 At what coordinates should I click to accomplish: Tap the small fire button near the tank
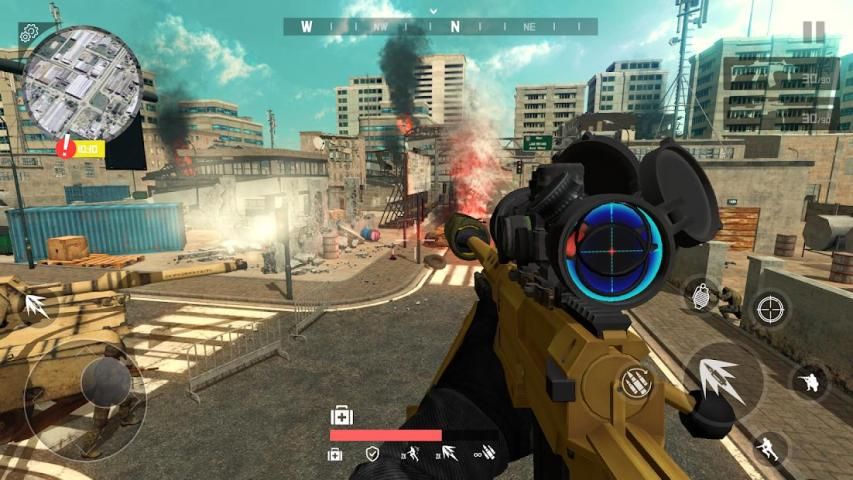tap(39, 306)
